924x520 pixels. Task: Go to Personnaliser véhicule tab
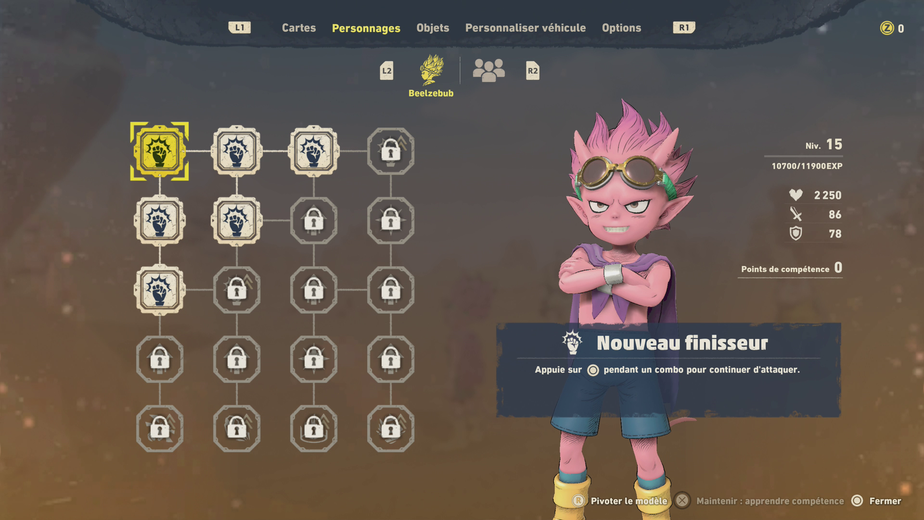pyautogui.click(x=525, y=28)
